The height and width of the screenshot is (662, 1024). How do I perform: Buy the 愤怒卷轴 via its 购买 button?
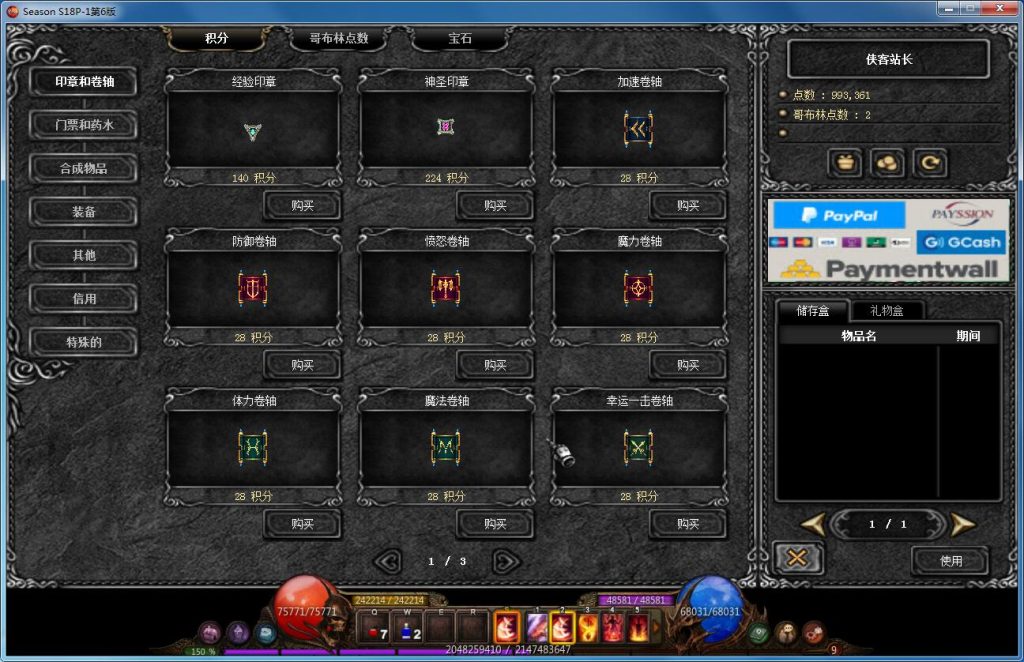(x=495, y=365)
